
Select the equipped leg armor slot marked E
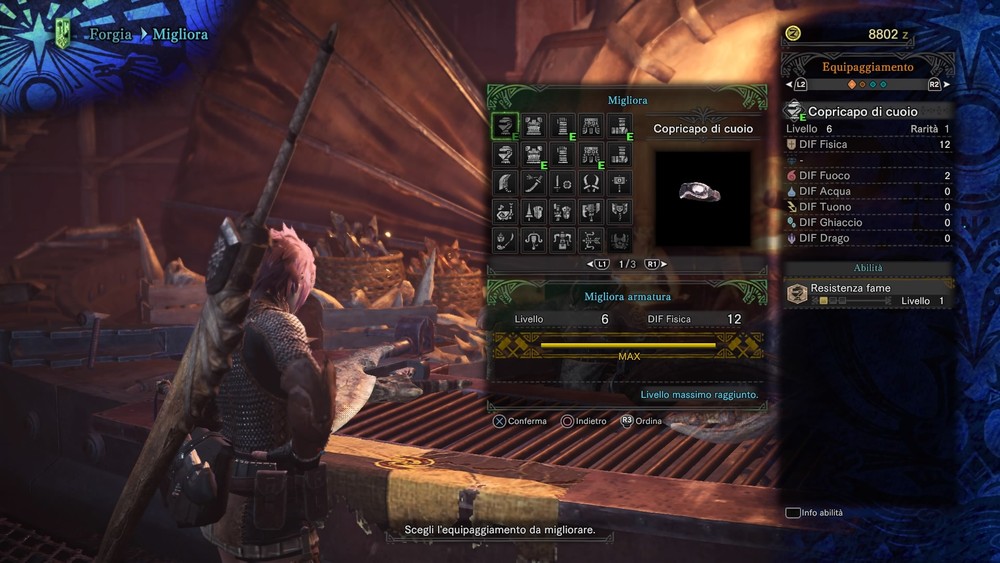(620, 126)
